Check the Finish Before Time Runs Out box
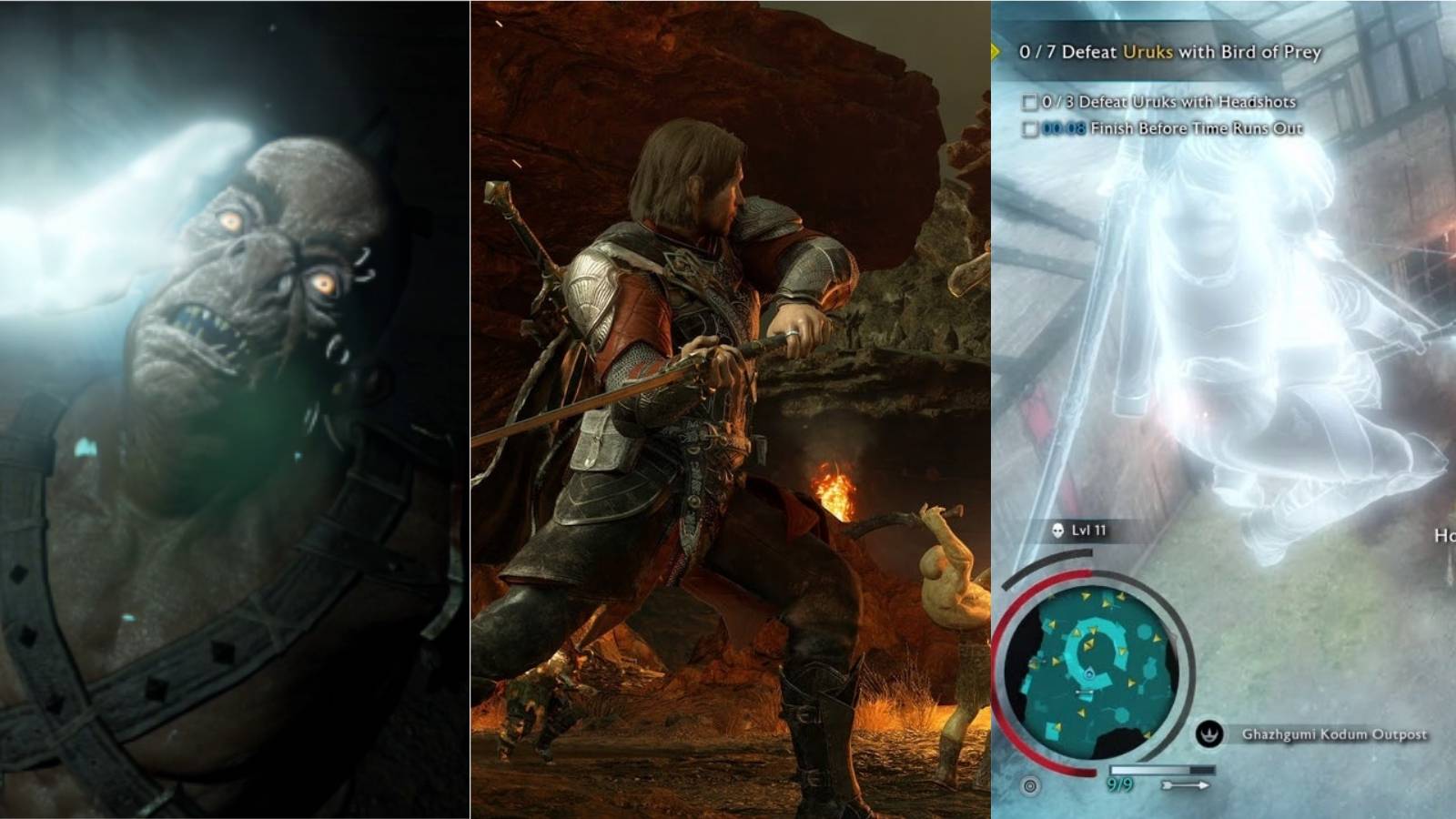 pyautogui.click(x=1029, y=128)
